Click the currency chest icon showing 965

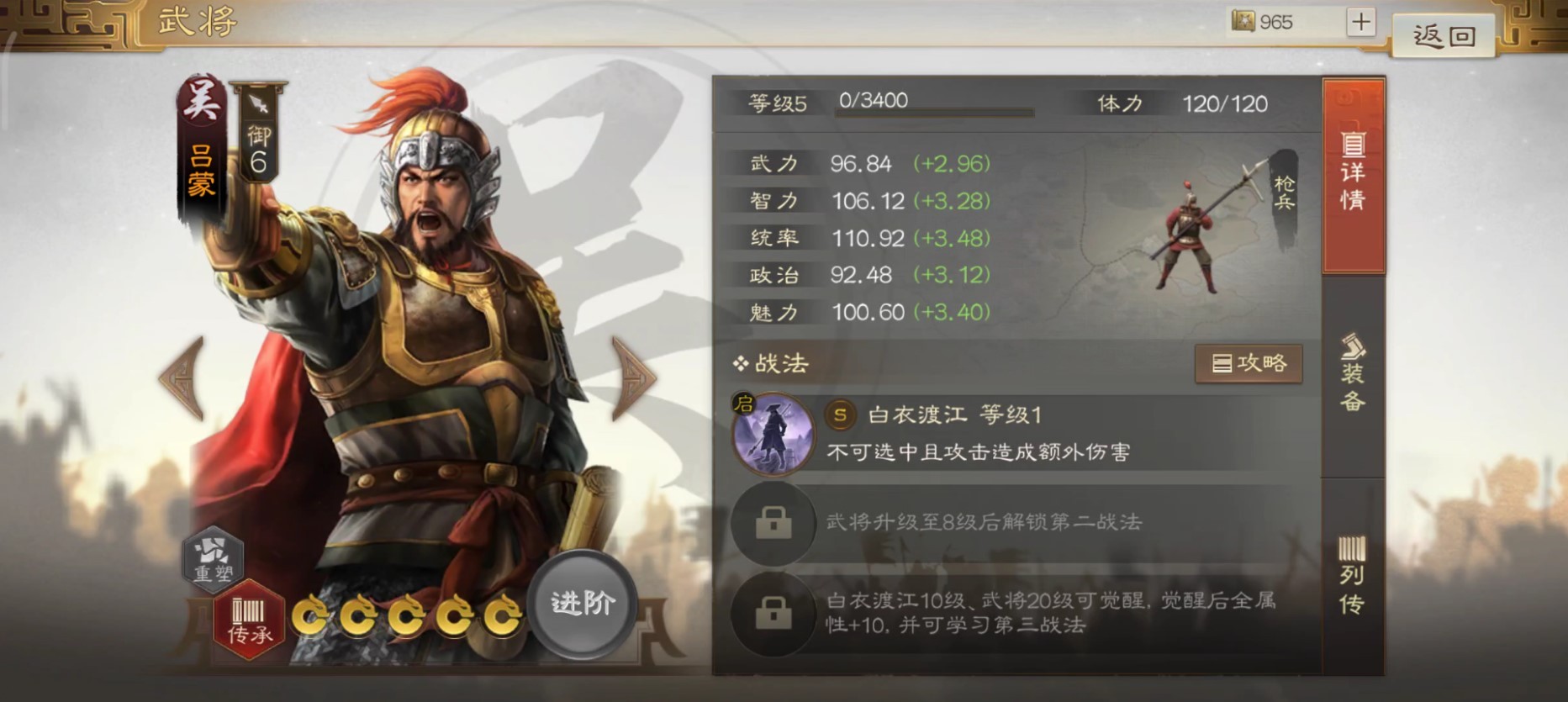click(1243, 22)
